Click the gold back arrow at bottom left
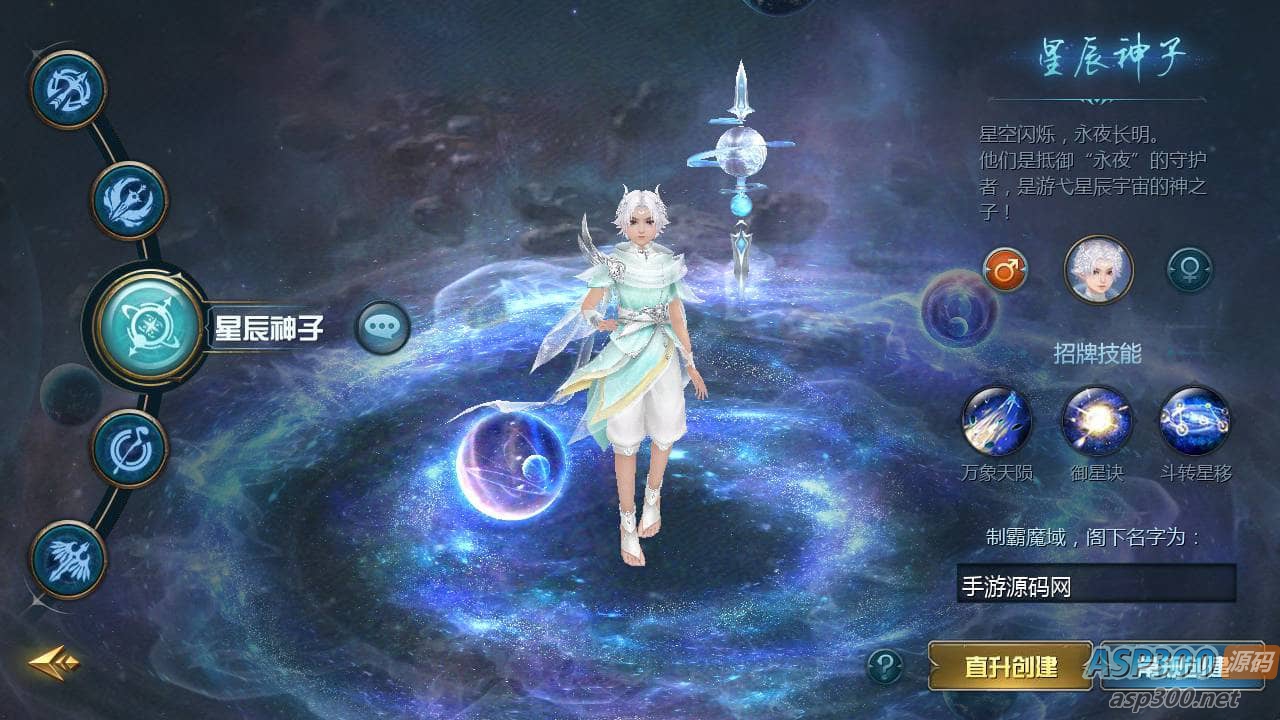The image size is (1280, 720). coord(52,662)
